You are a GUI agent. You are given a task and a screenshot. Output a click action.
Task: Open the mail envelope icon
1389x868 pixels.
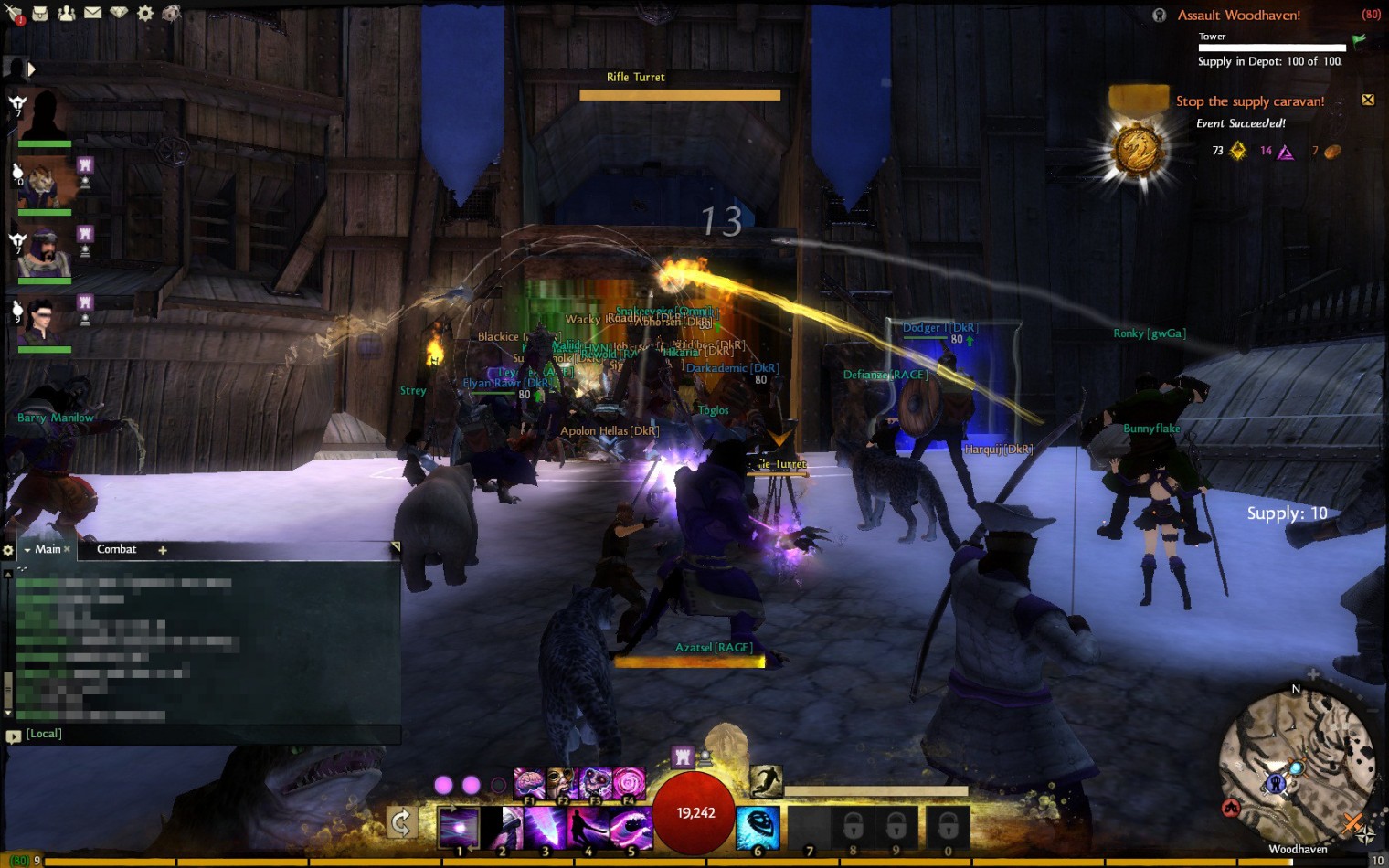[x=93, y=13]
